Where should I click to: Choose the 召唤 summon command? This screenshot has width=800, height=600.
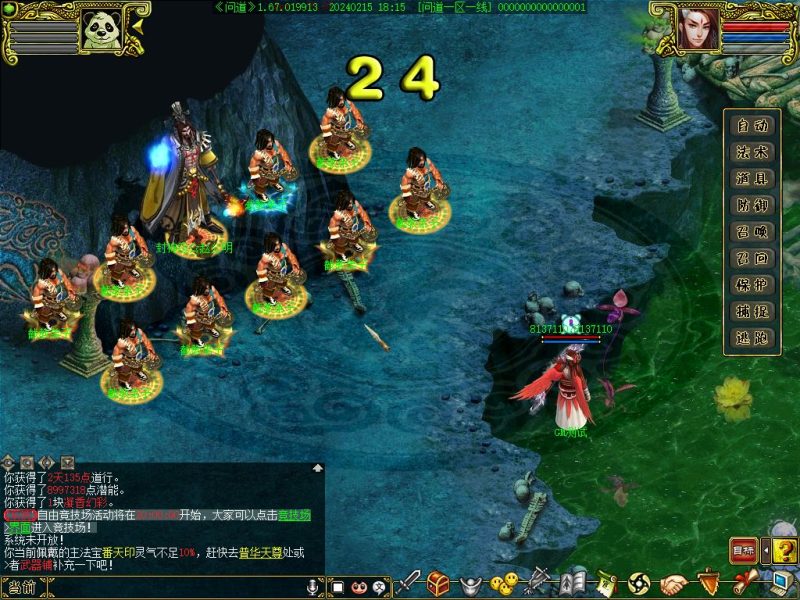[752, 232]
